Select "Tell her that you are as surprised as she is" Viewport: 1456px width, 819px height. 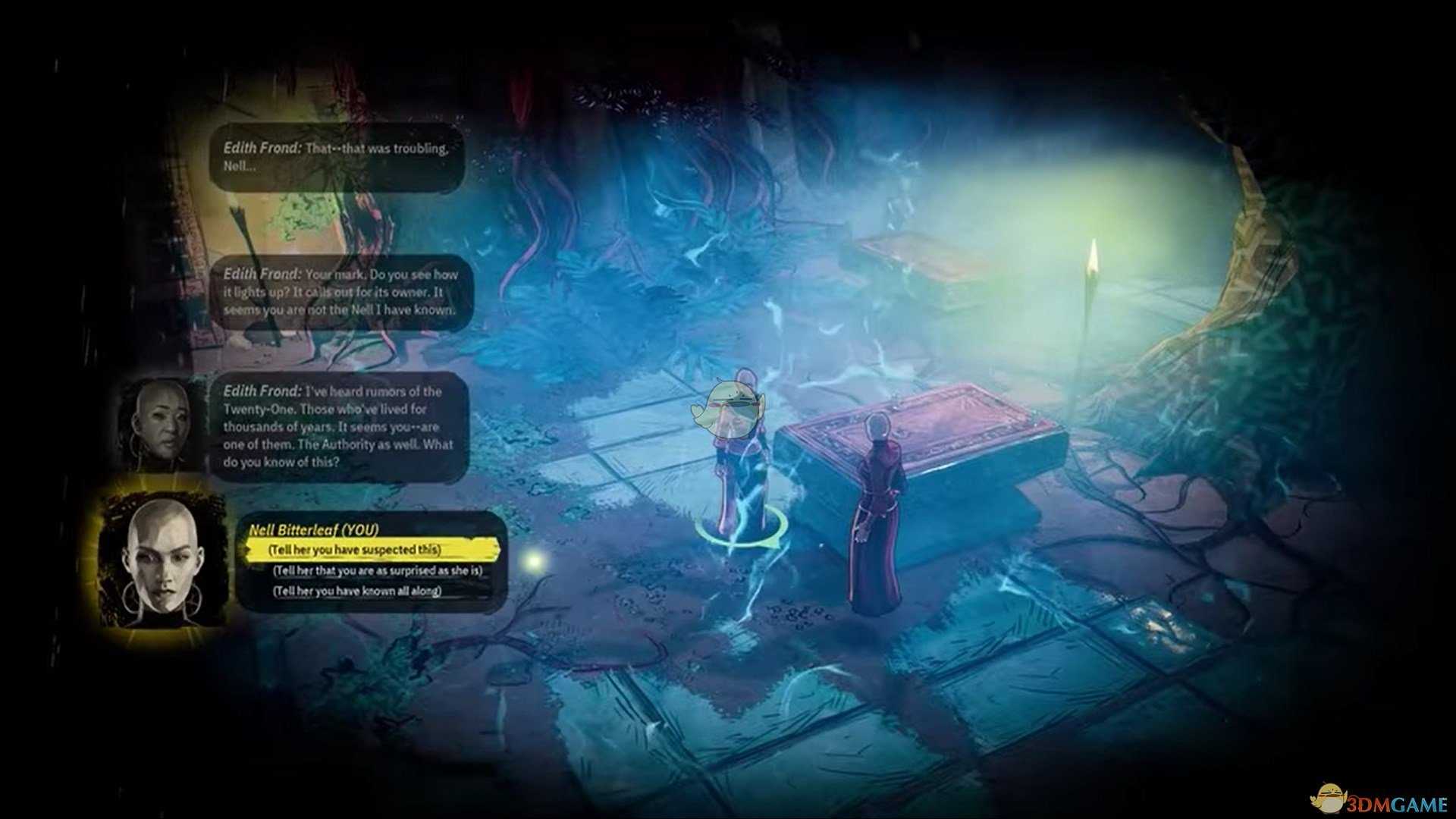378,570
